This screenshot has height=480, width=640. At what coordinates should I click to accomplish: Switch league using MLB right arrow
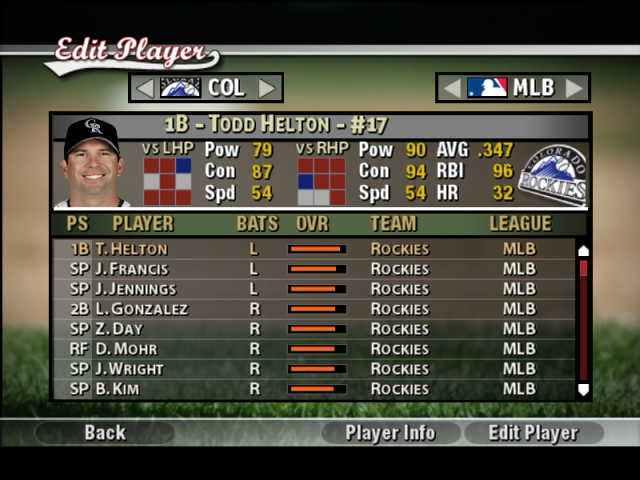[x=573, y=88]
